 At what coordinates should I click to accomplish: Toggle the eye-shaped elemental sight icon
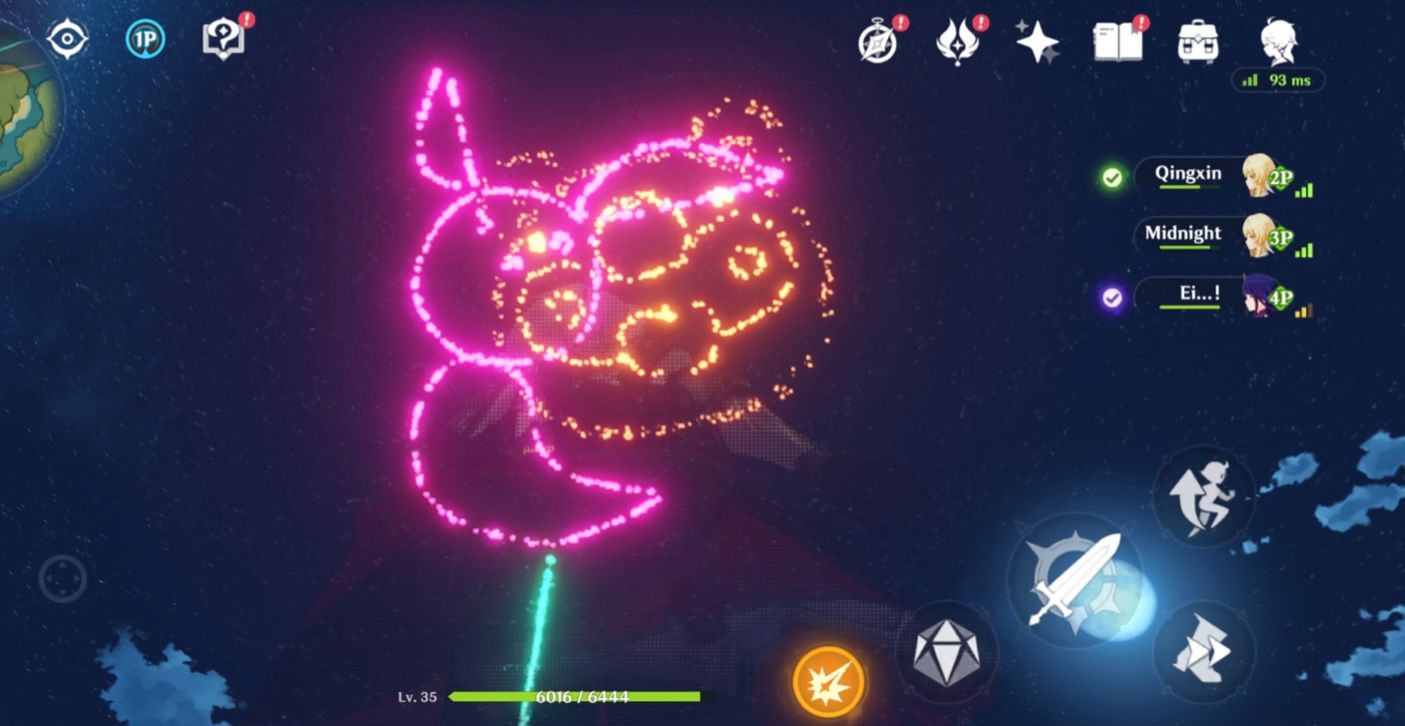click(68, 39)
